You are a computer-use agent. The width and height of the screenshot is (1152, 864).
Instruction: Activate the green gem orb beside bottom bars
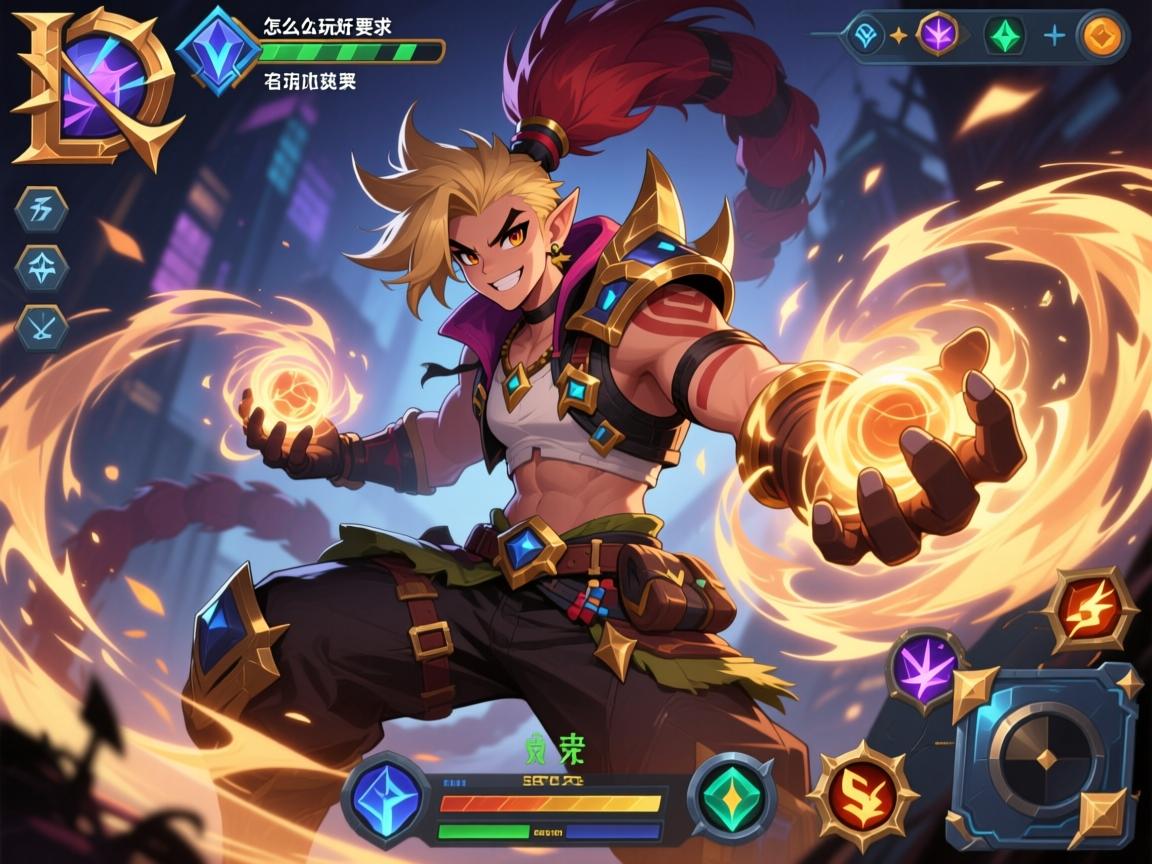[x=733, y=797]
